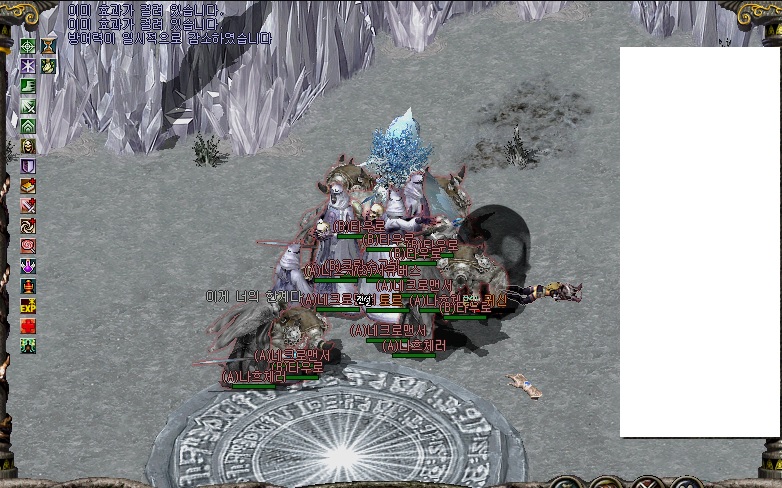The width and height of the screenshot is (782, 488).
Task: Select the pink spiral lollipop icon
Action: click(28, 246)
